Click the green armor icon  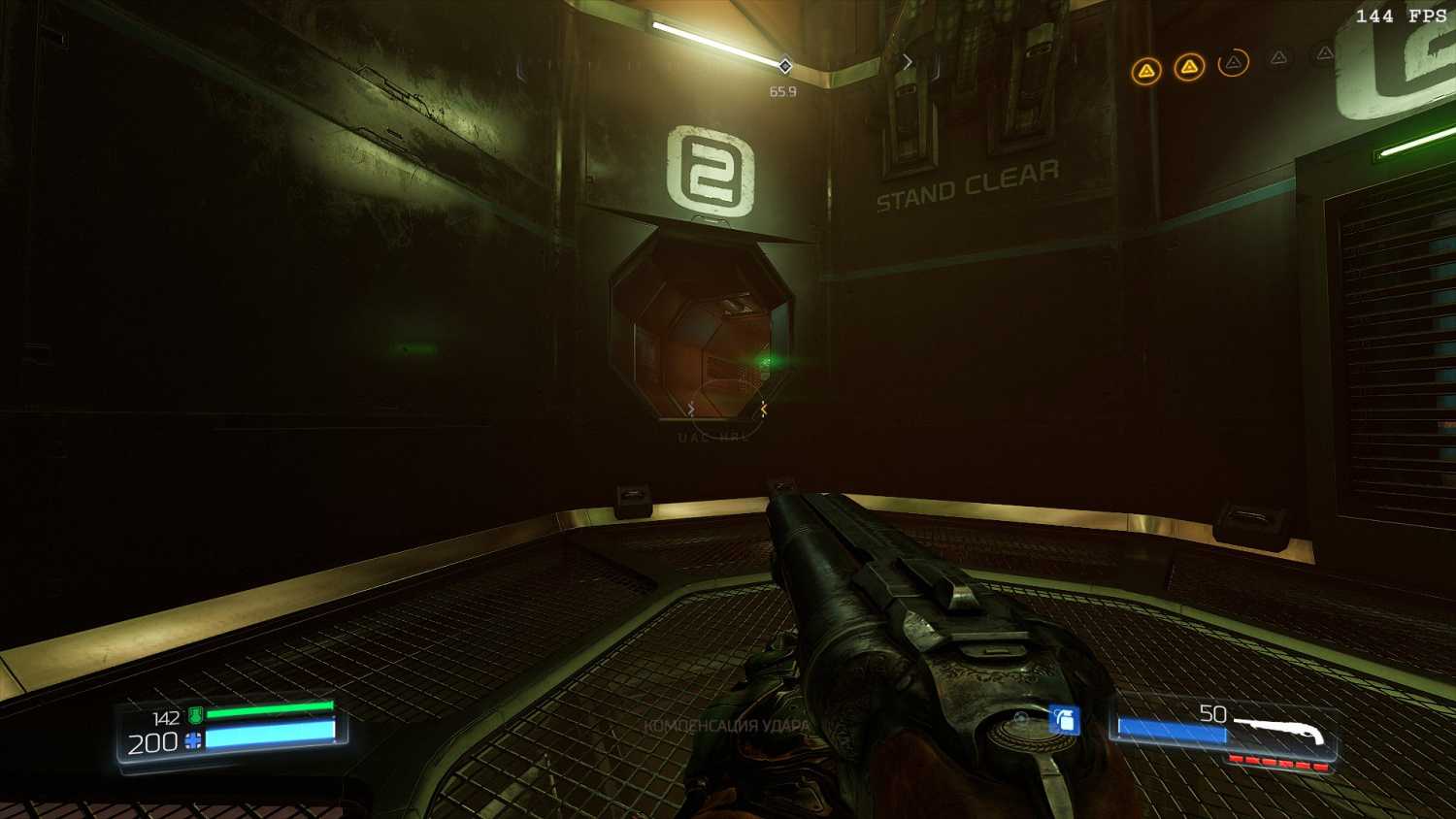195,716
